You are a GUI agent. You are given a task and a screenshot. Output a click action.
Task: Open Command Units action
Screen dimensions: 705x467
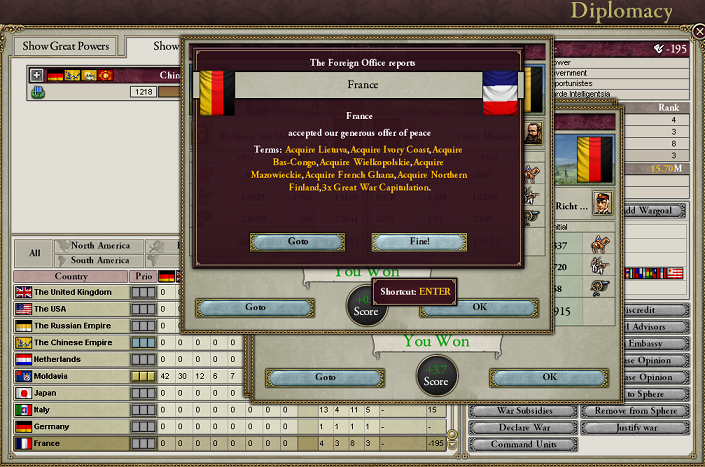(x=522, y=444)
